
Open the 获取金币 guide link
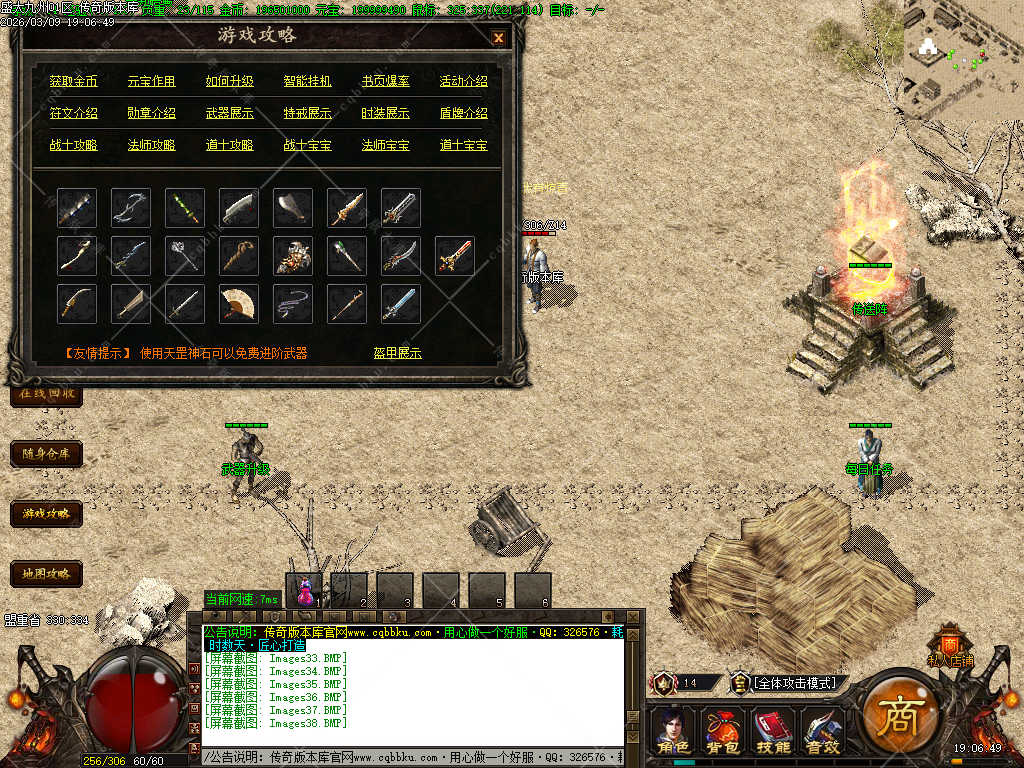(x=74, y=81)
